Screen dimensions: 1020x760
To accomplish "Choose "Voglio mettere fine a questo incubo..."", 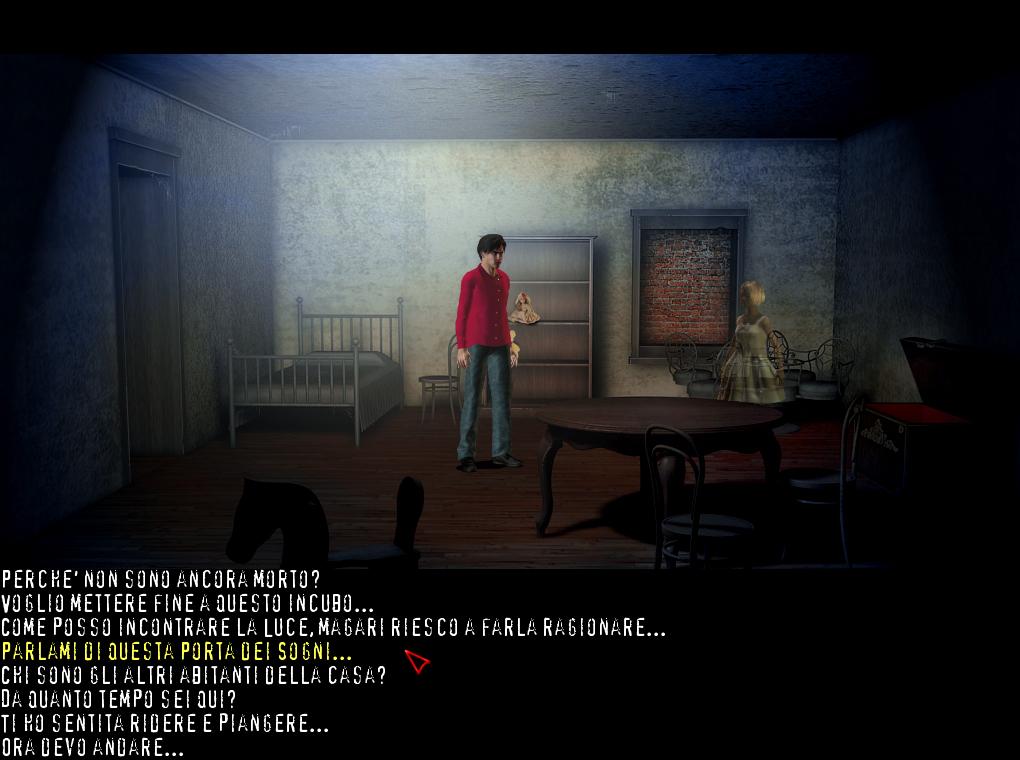I will [187, 603].
